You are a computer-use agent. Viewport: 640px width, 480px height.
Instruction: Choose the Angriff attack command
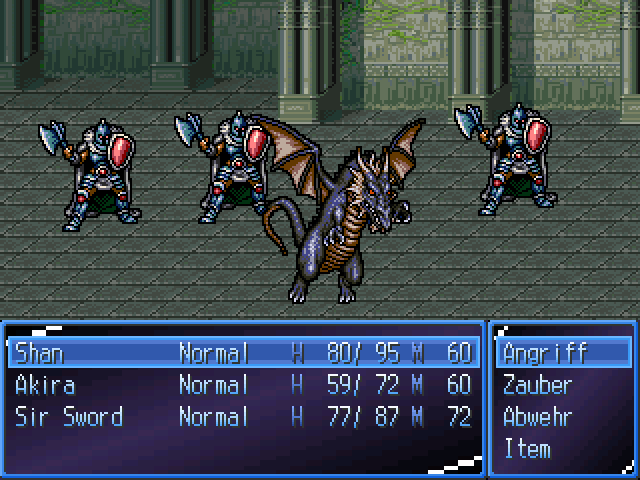[x=546, y=353]
